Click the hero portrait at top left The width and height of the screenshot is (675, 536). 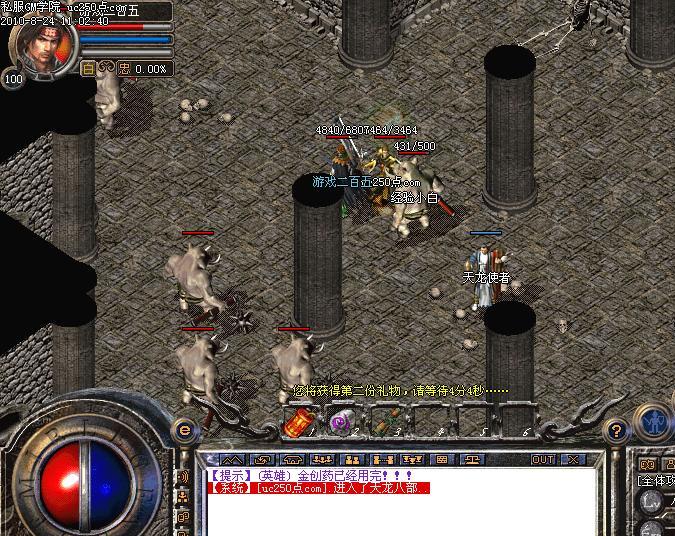(40, 45)
